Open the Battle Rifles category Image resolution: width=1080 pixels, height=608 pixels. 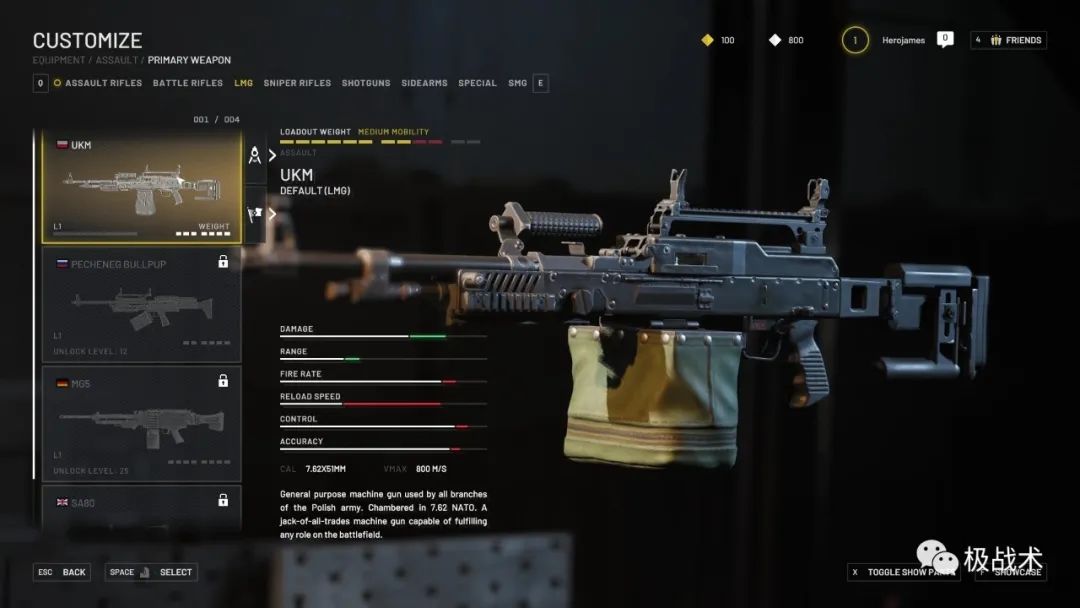(x=188, y=83)
